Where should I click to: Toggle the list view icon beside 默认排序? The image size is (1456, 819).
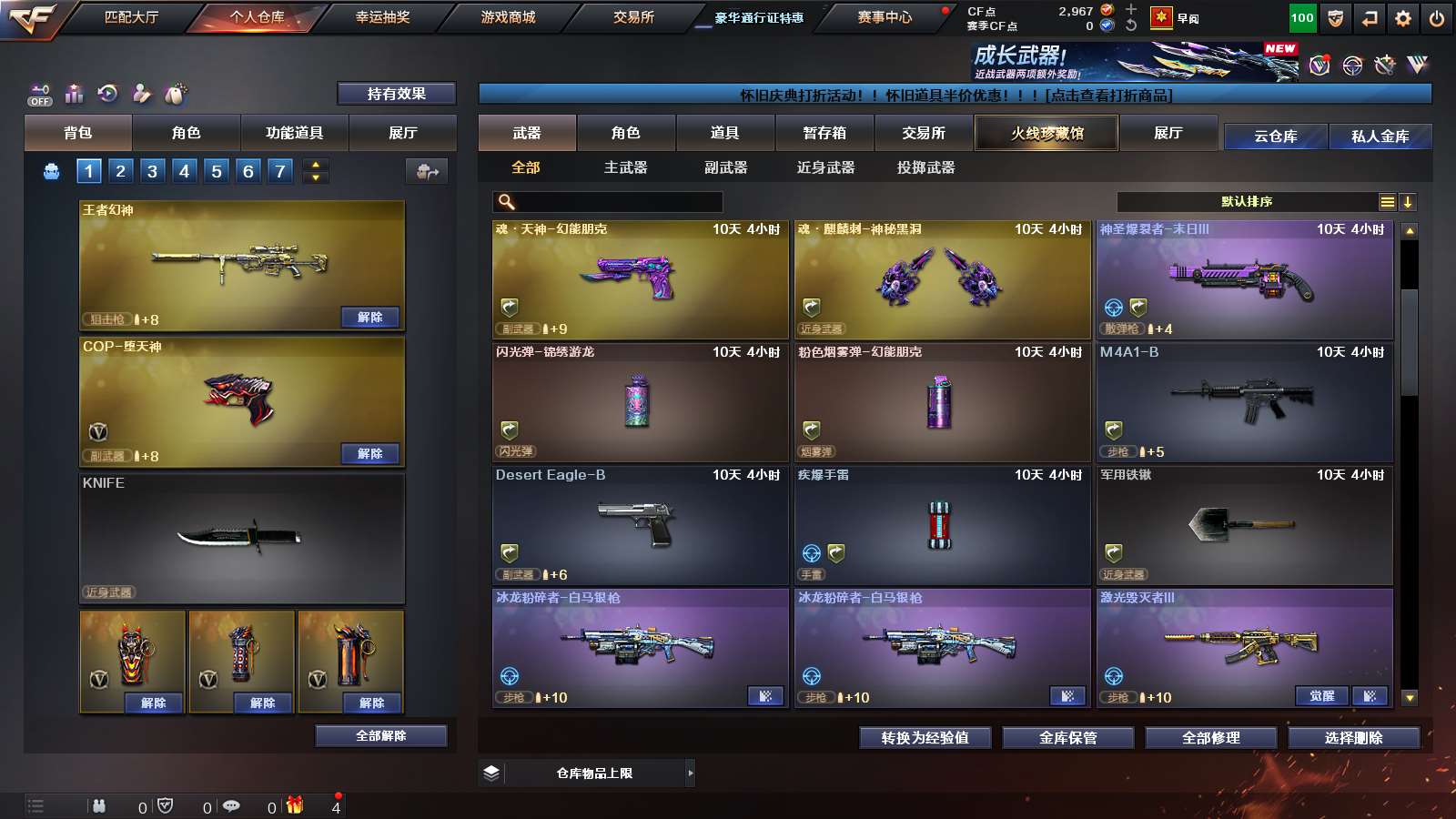[1386, 201]
